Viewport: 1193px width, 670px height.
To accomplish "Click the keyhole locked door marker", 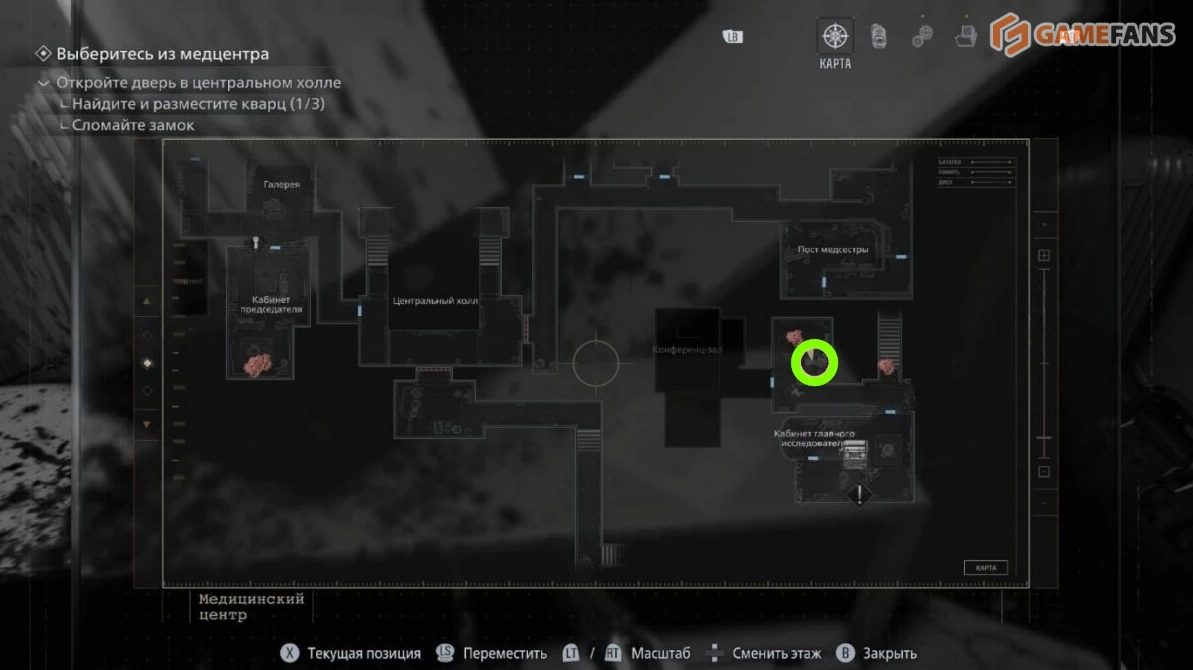I will 256,241.
